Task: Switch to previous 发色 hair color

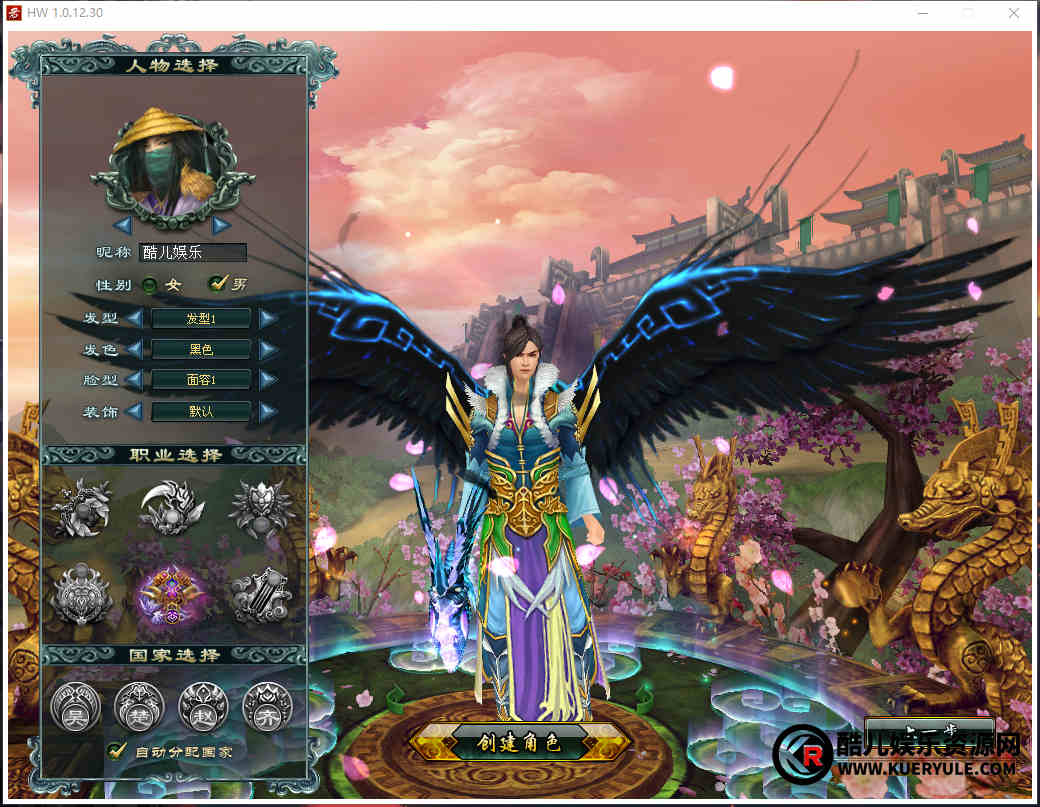Action: pyautogui.click(x=134, y=350)
